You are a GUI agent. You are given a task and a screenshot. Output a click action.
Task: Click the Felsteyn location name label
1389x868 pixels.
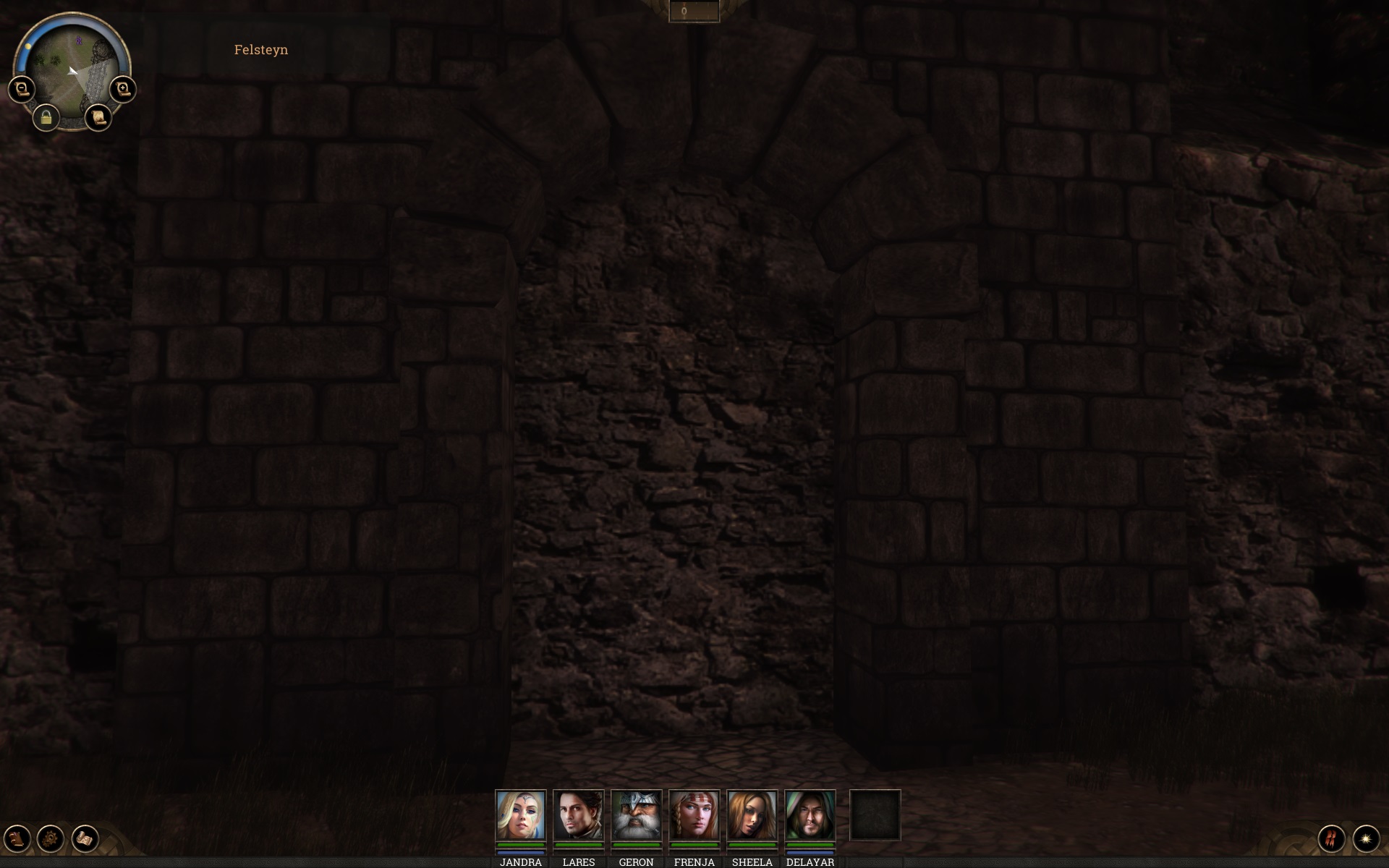tap(260, 50)
